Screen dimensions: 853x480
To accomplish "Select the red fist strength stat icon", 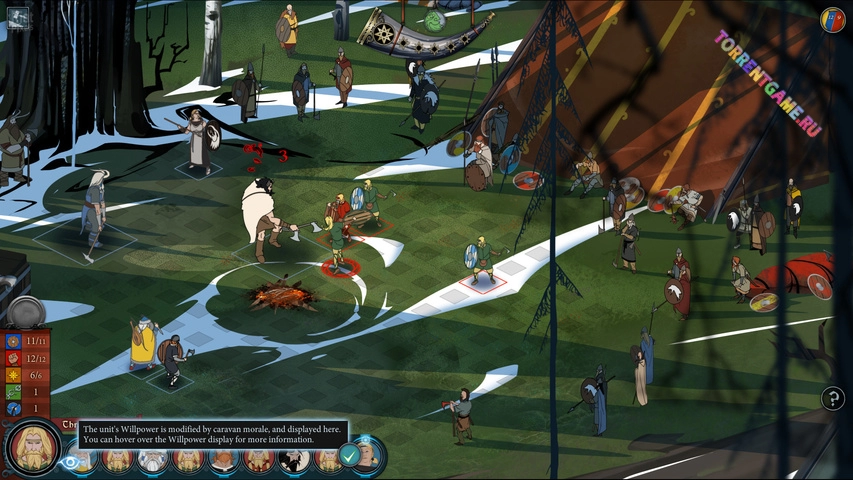I will (x=13, y=357).
